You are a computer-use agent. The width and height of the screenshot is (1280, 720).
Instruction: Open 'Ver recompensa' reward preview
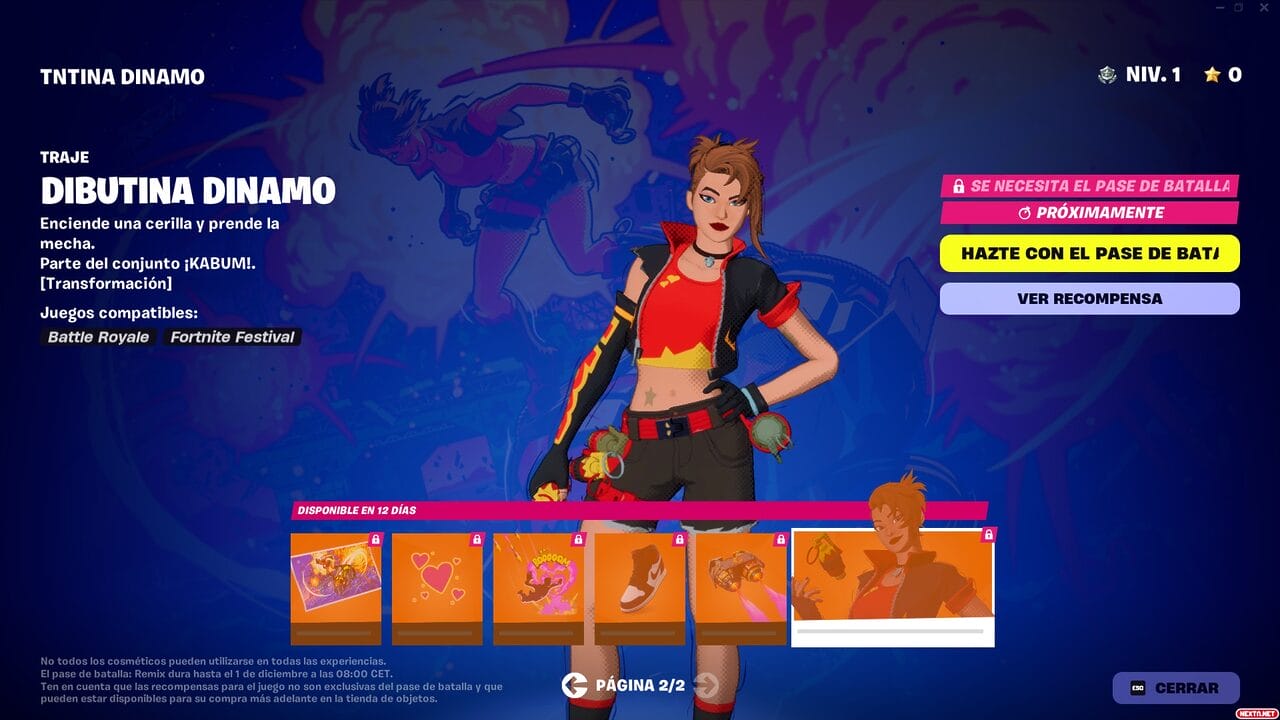pos(1089,298)
